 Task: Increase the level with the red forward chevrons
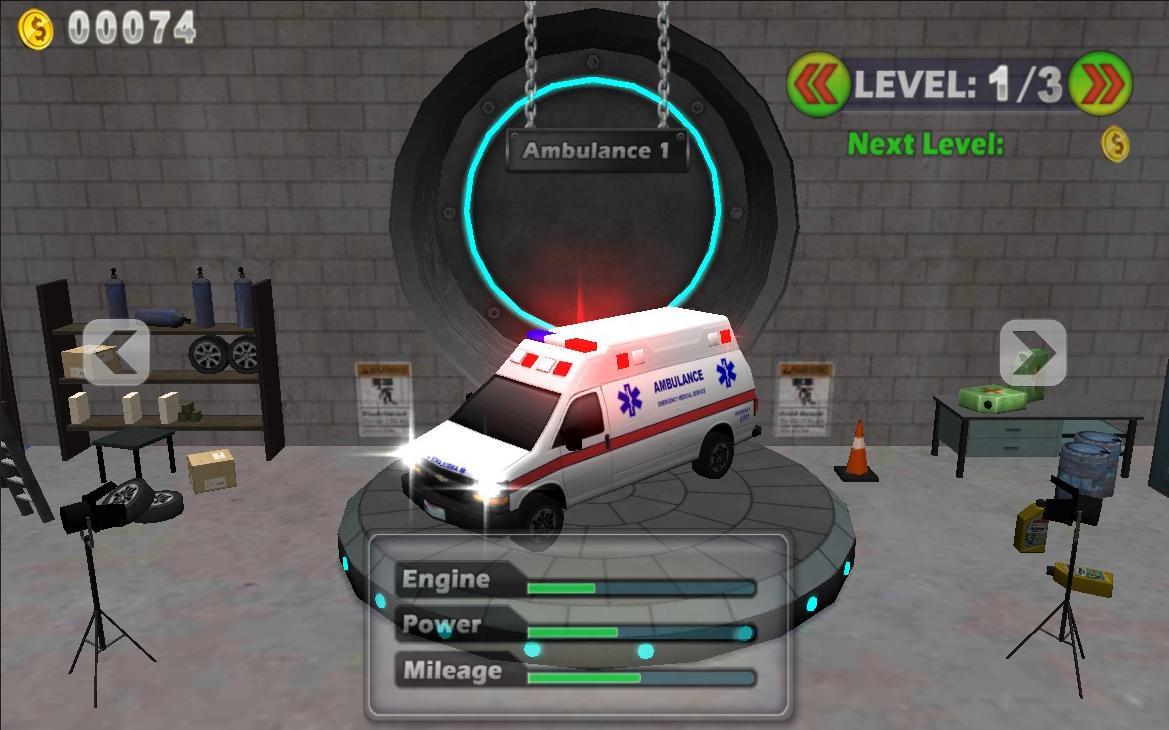click(x=1100, y=84)
